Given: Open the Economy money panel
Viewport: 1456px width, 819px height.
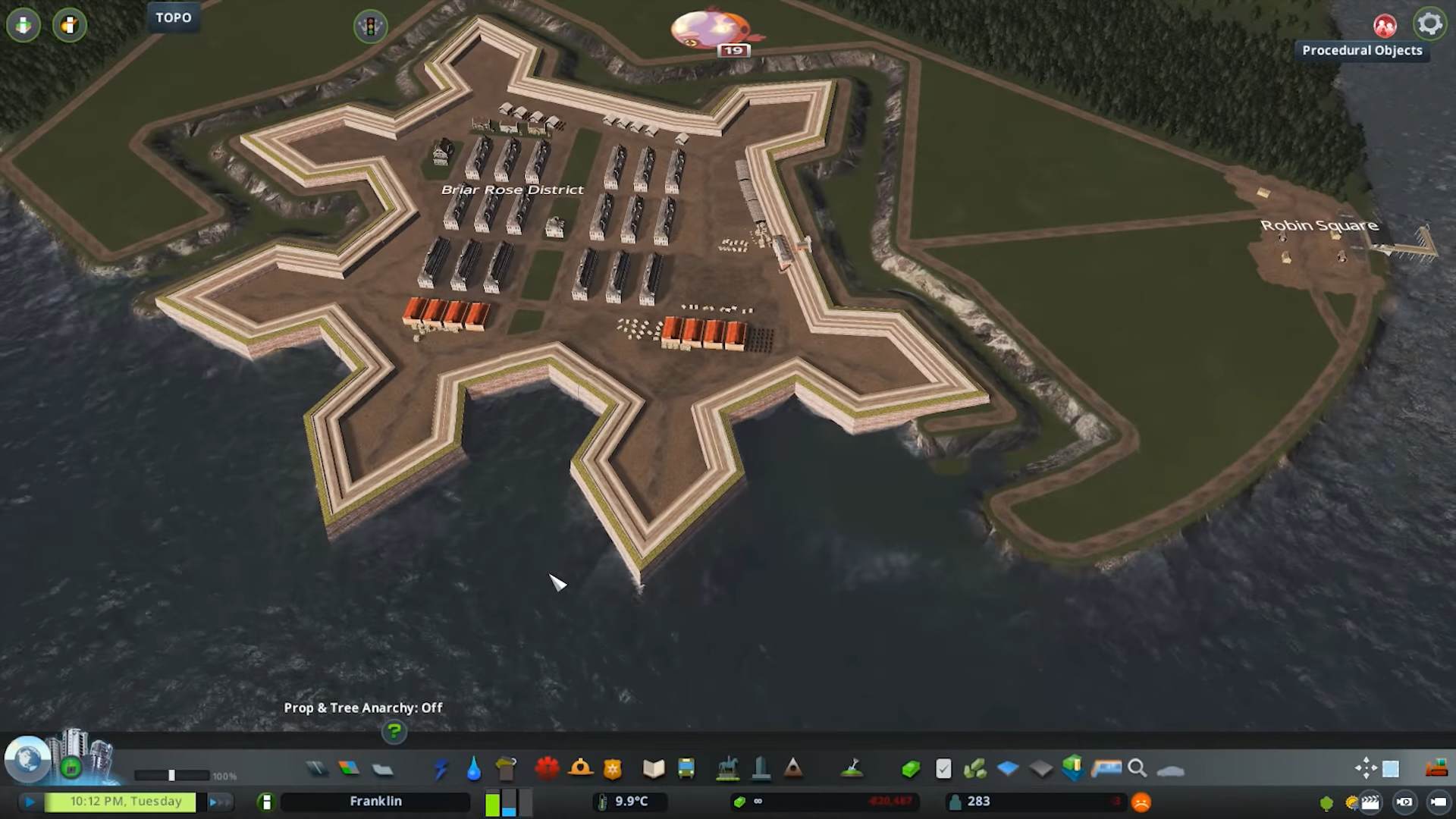Looking at the screenshot, I should [911, 769].
